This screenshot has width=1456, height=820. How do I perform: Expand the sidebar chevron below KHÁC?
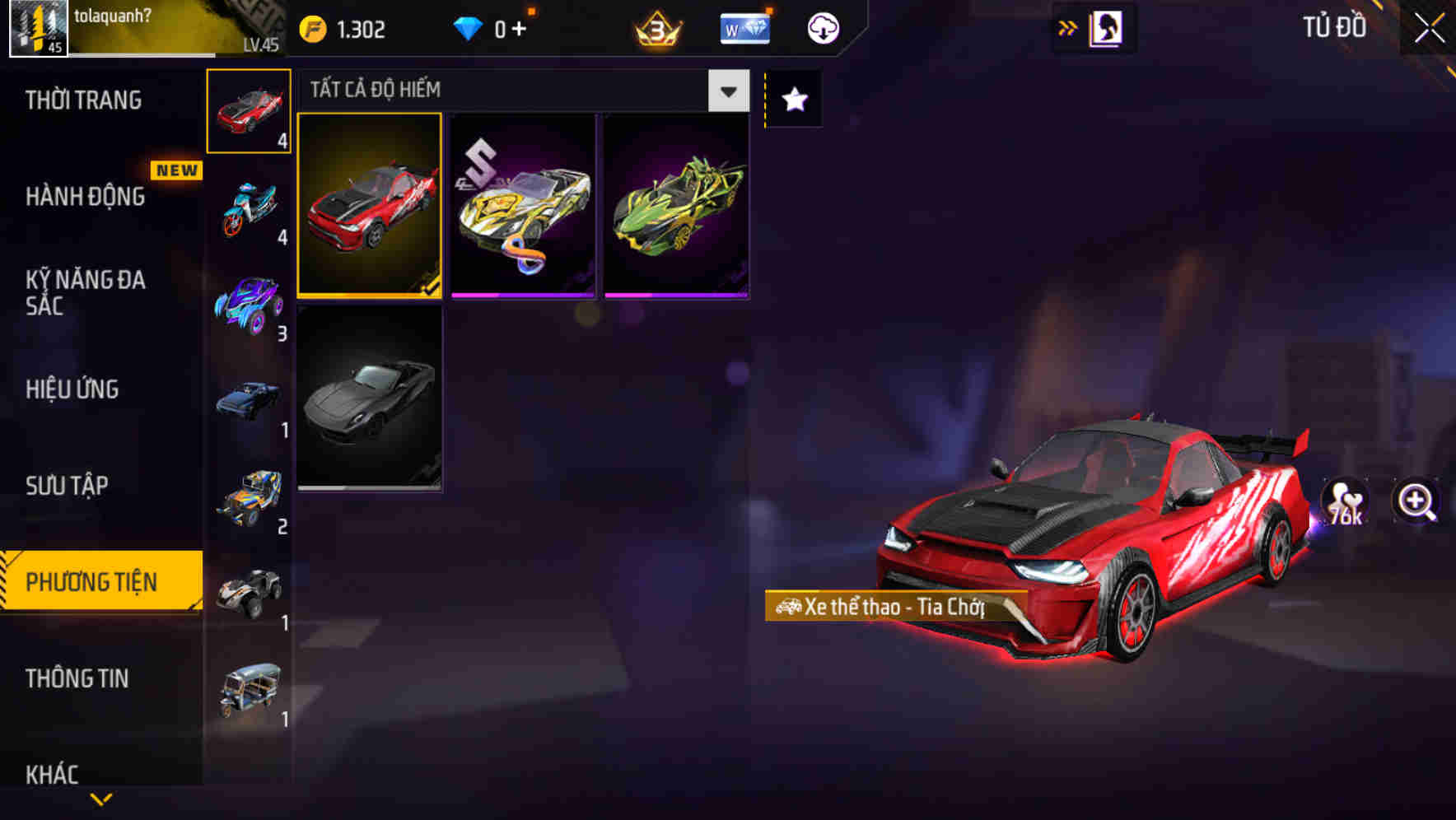[100, 799]
